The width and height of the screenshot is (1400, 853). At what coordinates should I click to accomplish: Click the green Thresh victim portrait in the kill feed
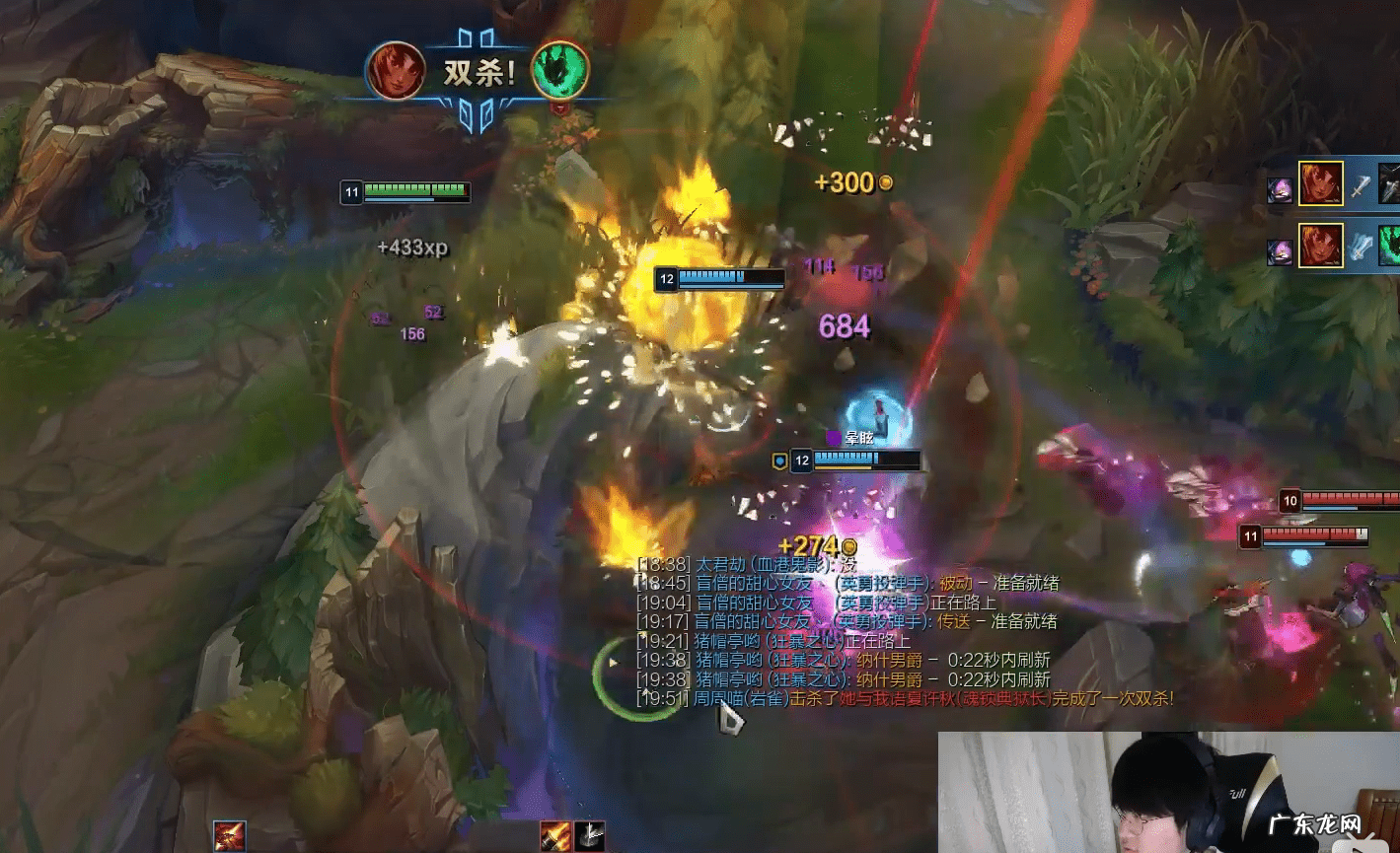[1388, 245]
